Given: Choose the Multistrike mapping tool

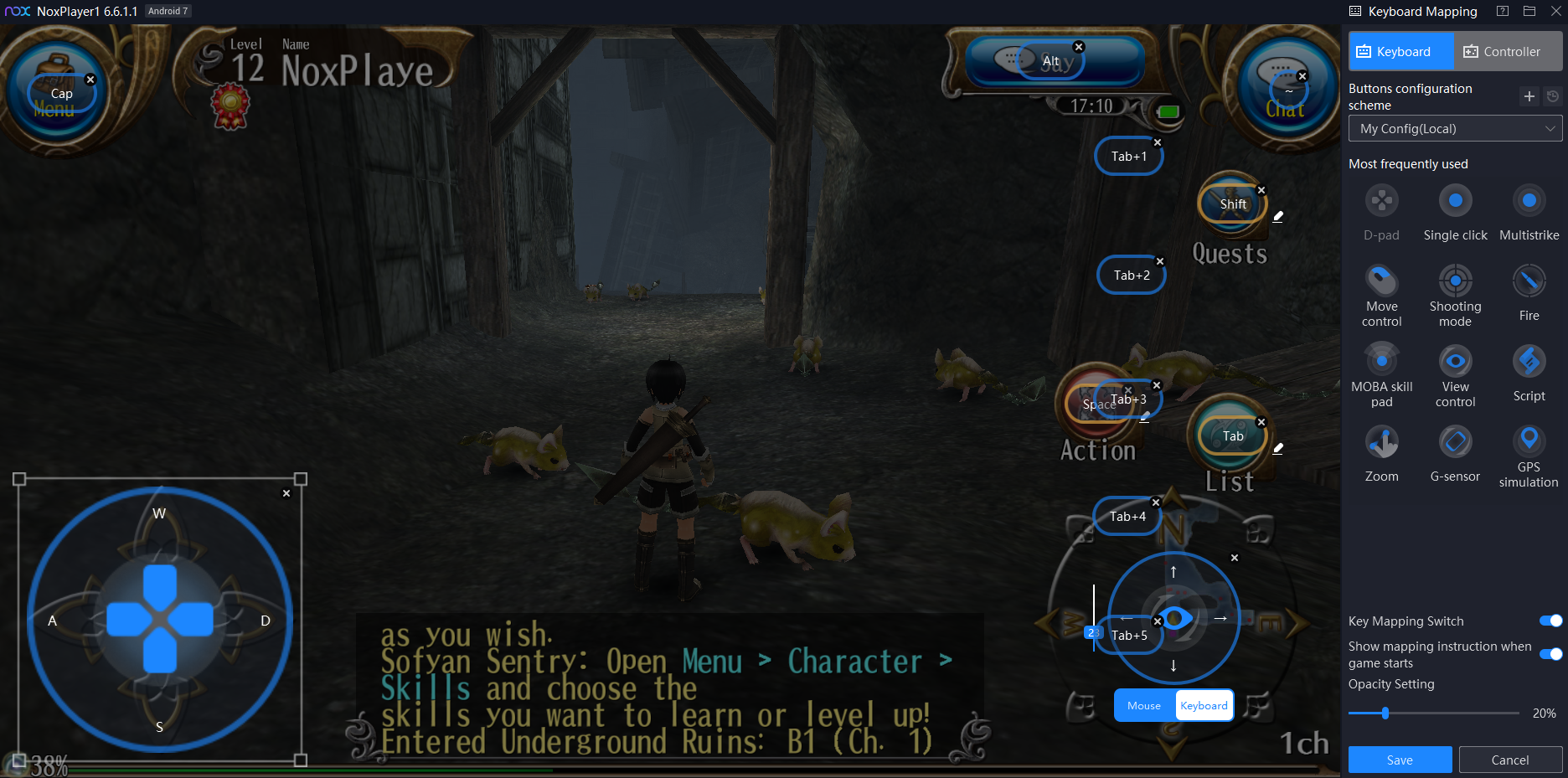Looking at the screenshot, I should coord(1529,201).
